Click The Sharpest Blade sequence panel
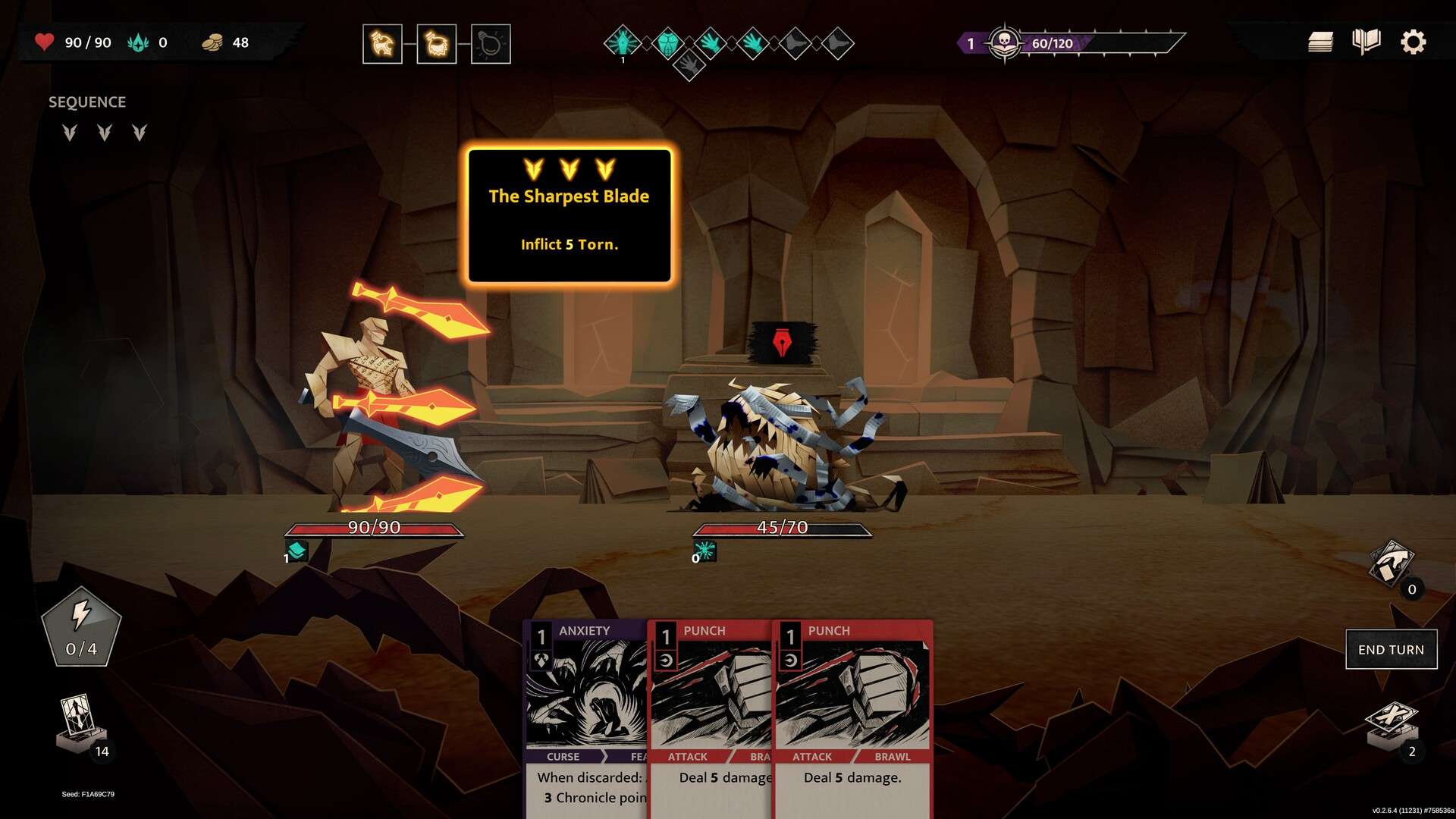 click(x=570, y=216)
